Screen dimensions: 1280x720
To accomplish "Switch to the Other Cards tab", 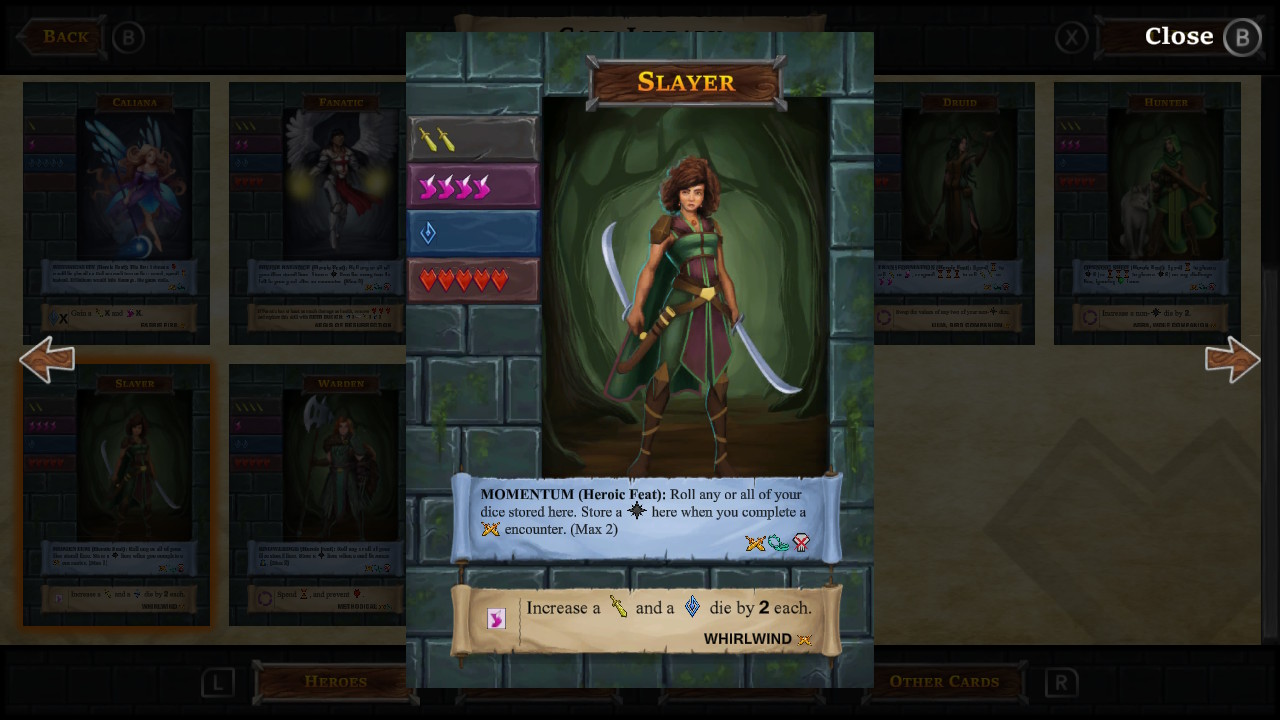I will tap(945, 681).
